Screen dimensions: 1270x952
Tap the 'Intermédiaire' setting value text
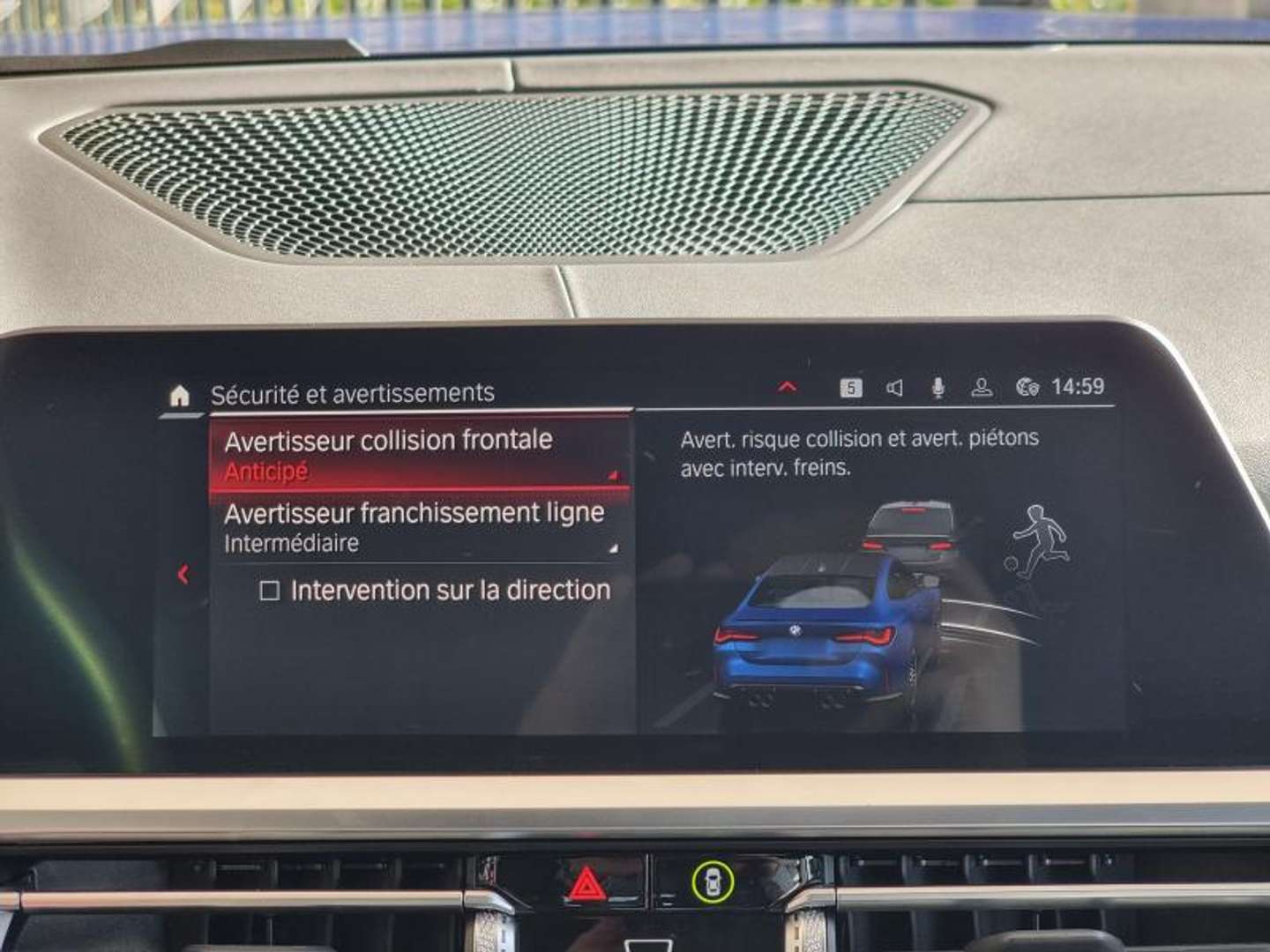[289, 544]
